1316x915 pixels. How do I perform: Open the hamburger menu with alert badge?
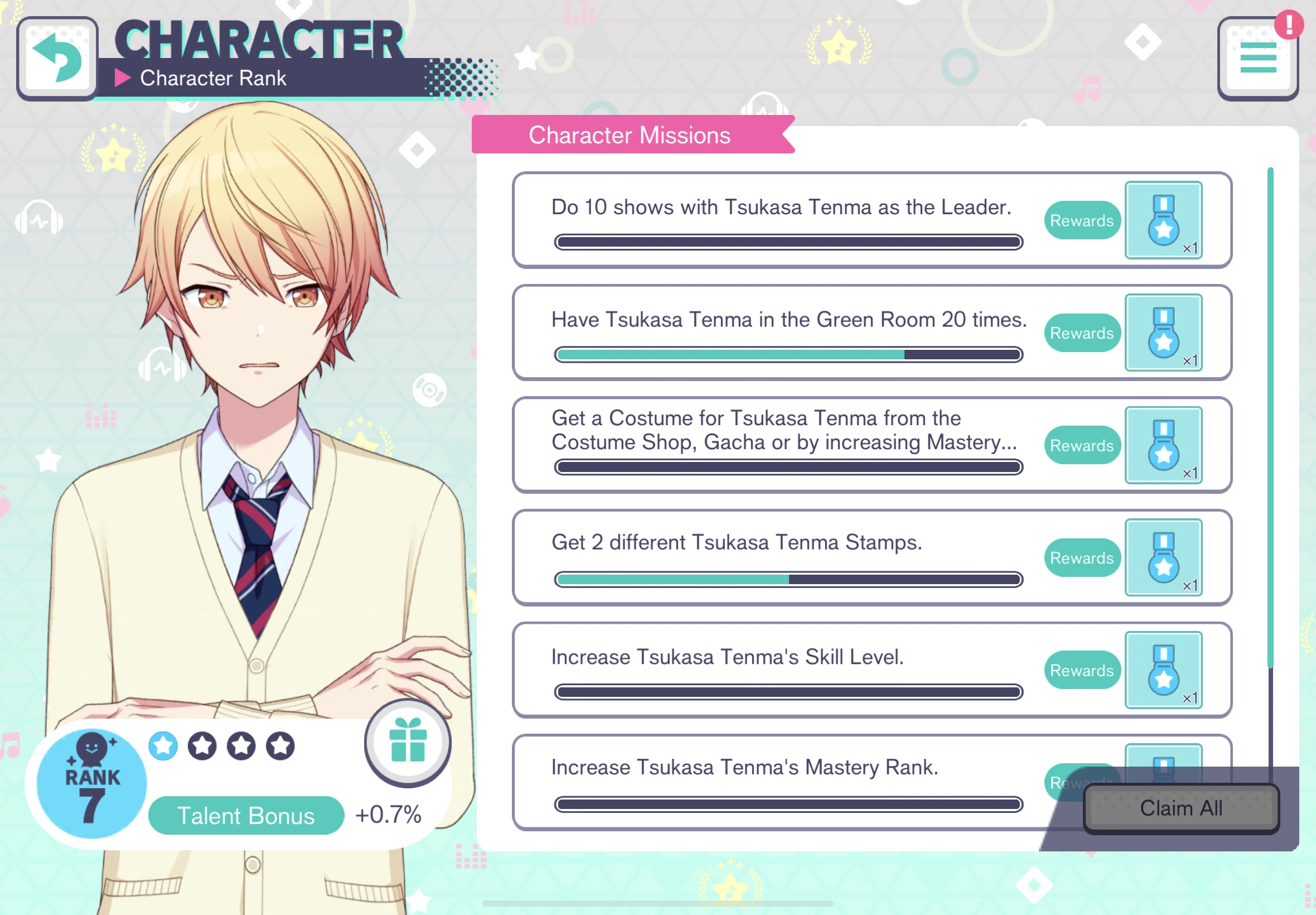click(1258, 57)
